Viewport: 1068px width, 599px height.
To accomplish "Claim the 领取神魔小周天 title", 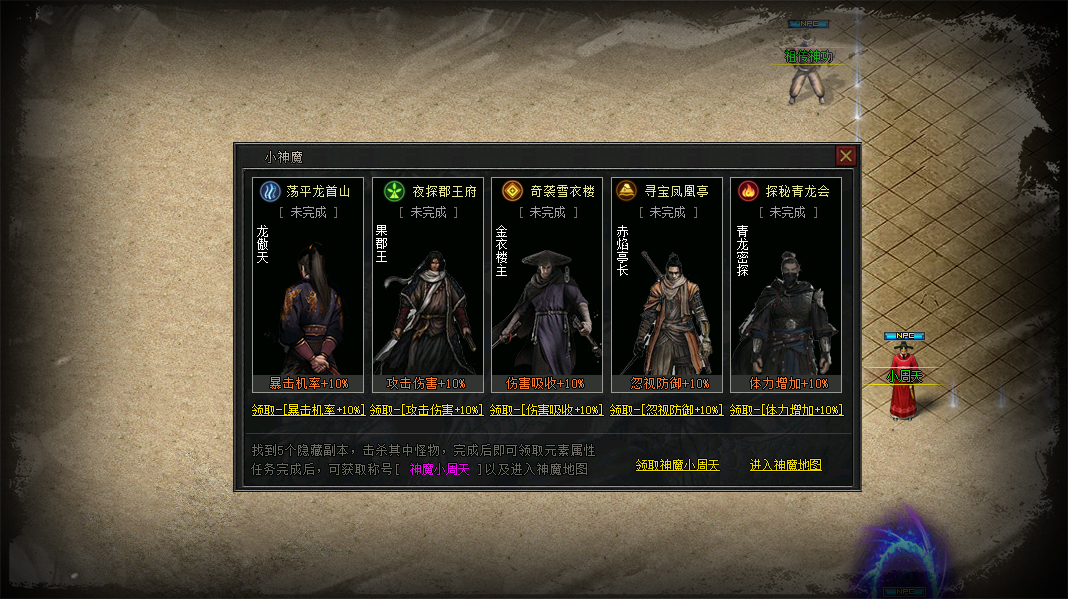I will pos(677,466).
